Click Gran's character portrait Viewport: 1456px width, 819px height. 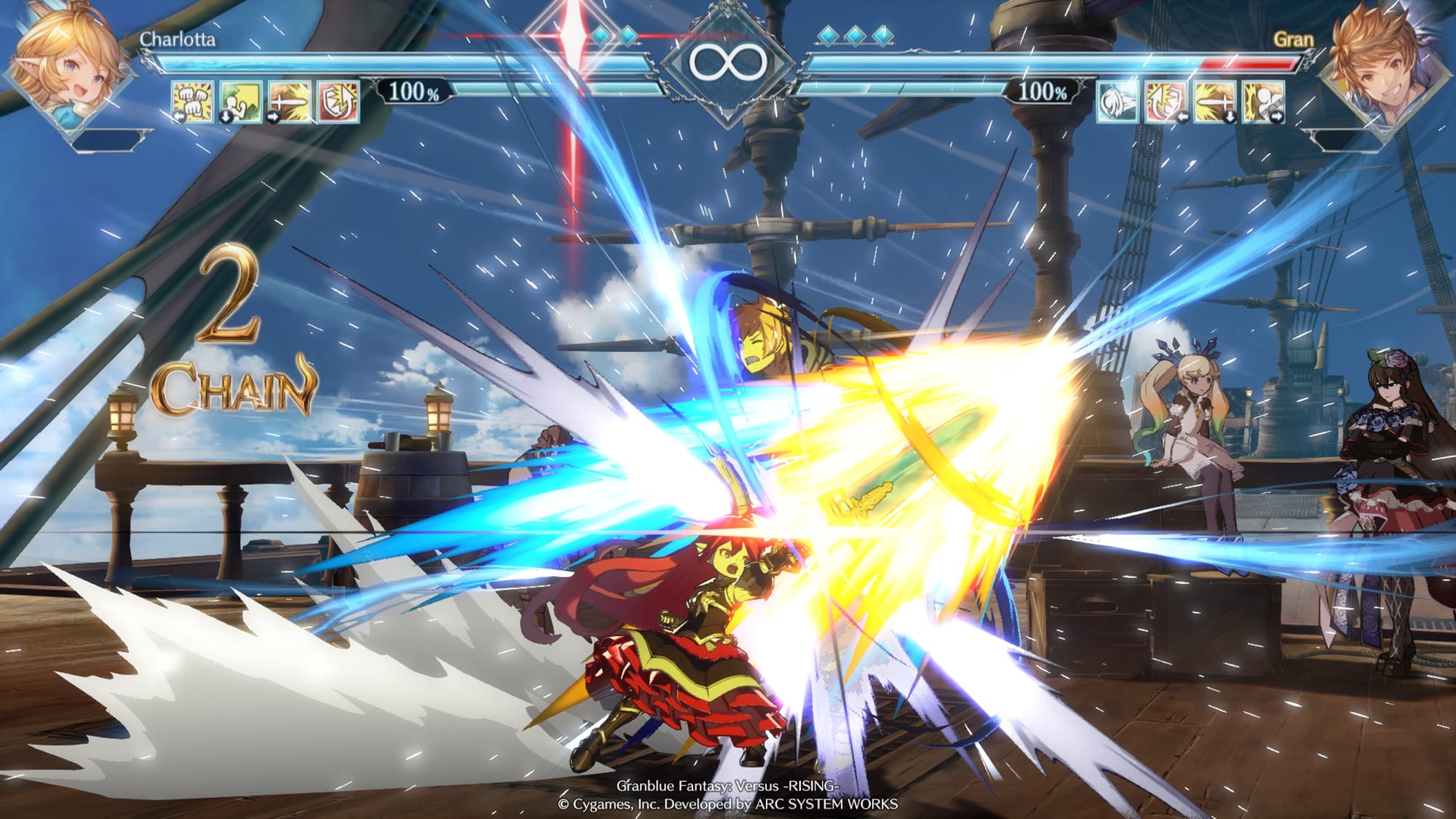tap(1380, 69)
